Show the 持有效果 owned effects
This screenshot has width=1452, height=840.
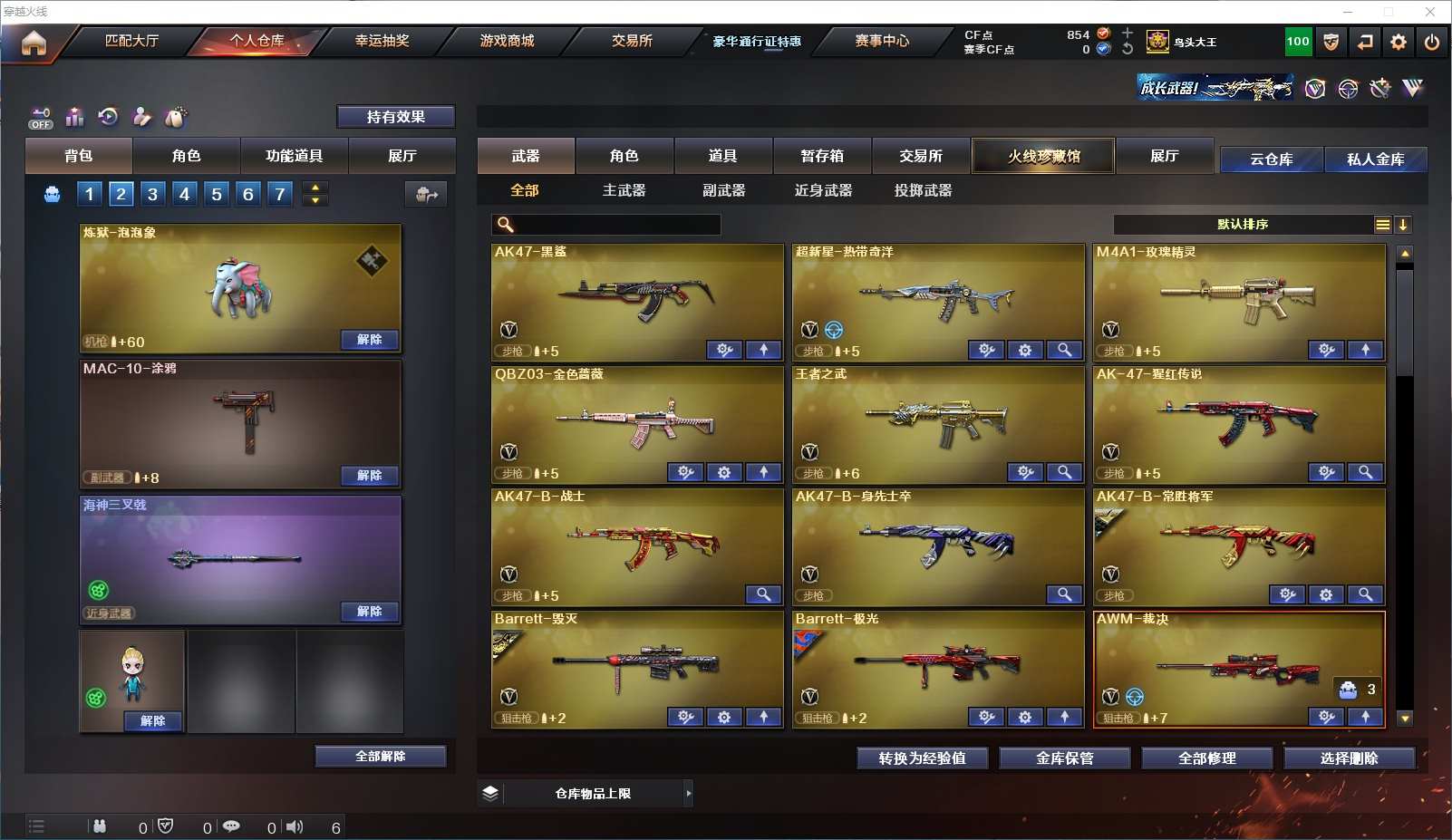(x=395, y=117)
